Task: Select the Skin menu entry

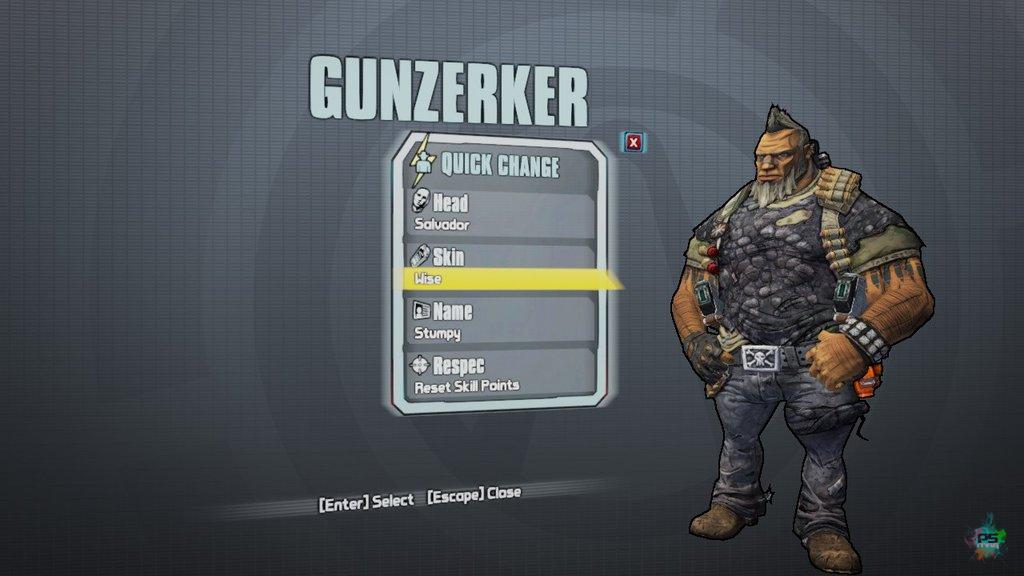Action: pos(500,268)
